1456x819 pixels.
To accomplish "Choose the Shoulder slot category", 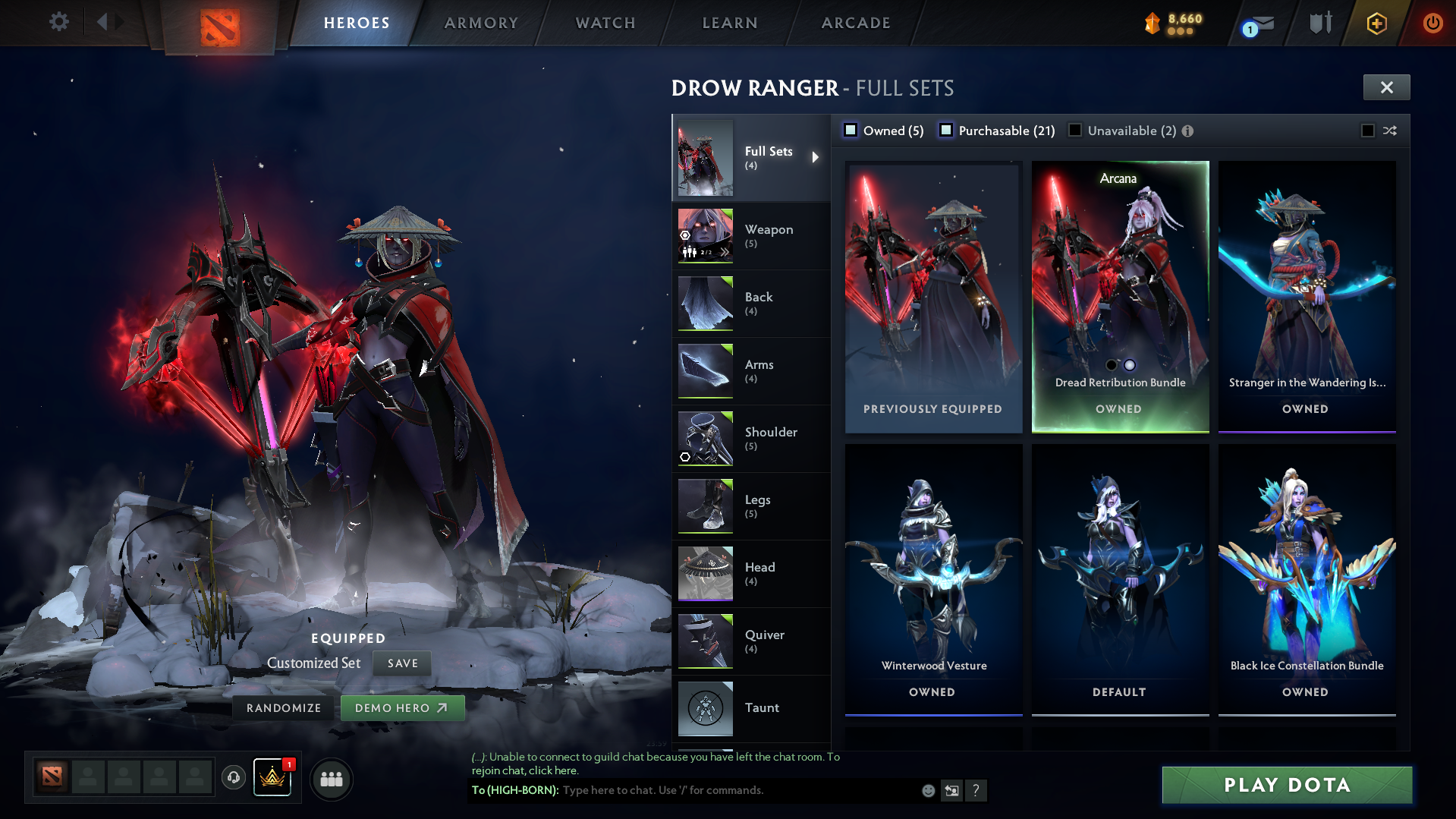I will coord(751,439).
